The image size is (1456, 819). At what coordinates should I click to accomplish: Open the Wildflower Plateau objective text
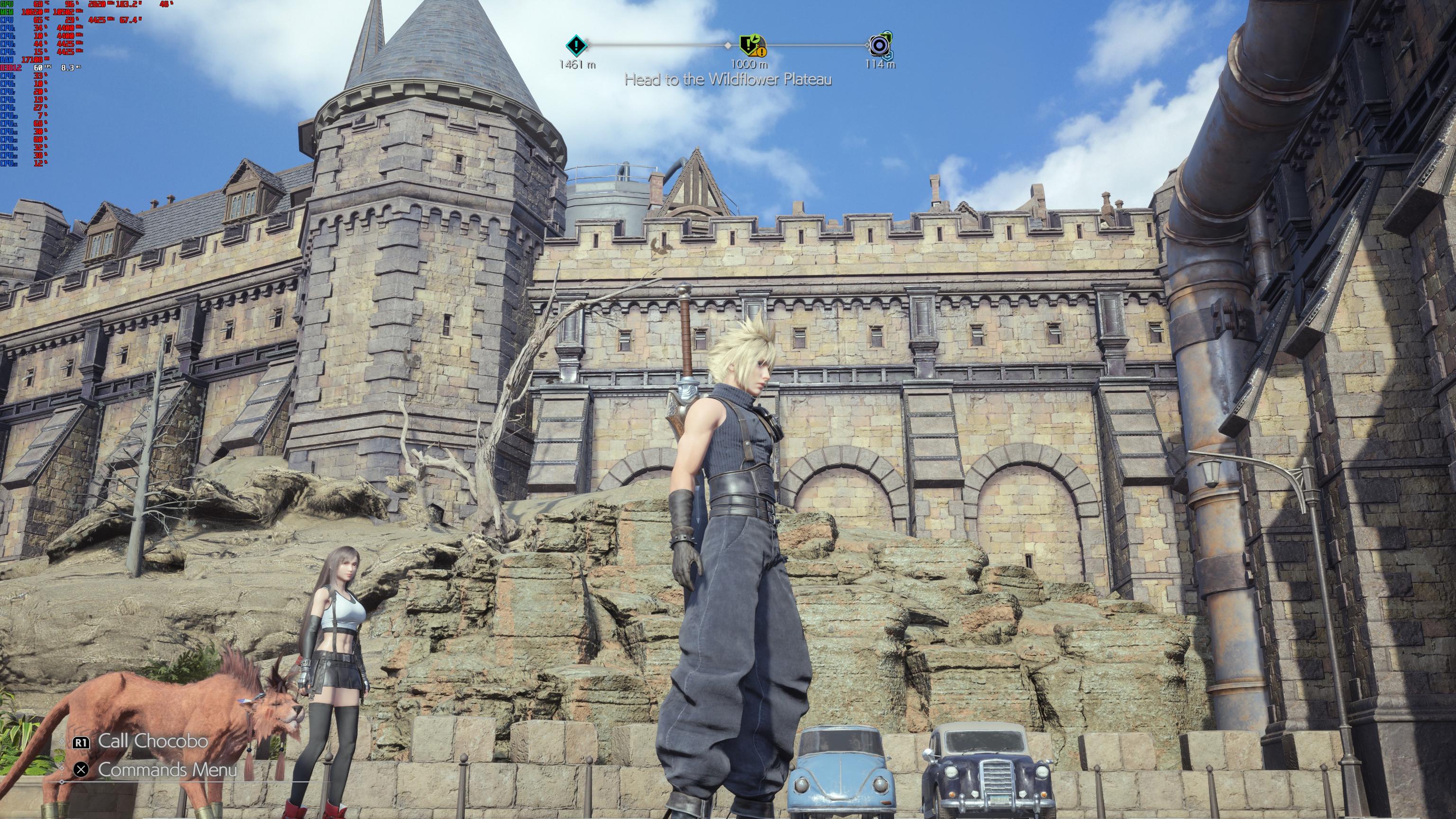[x=728, y=80]
